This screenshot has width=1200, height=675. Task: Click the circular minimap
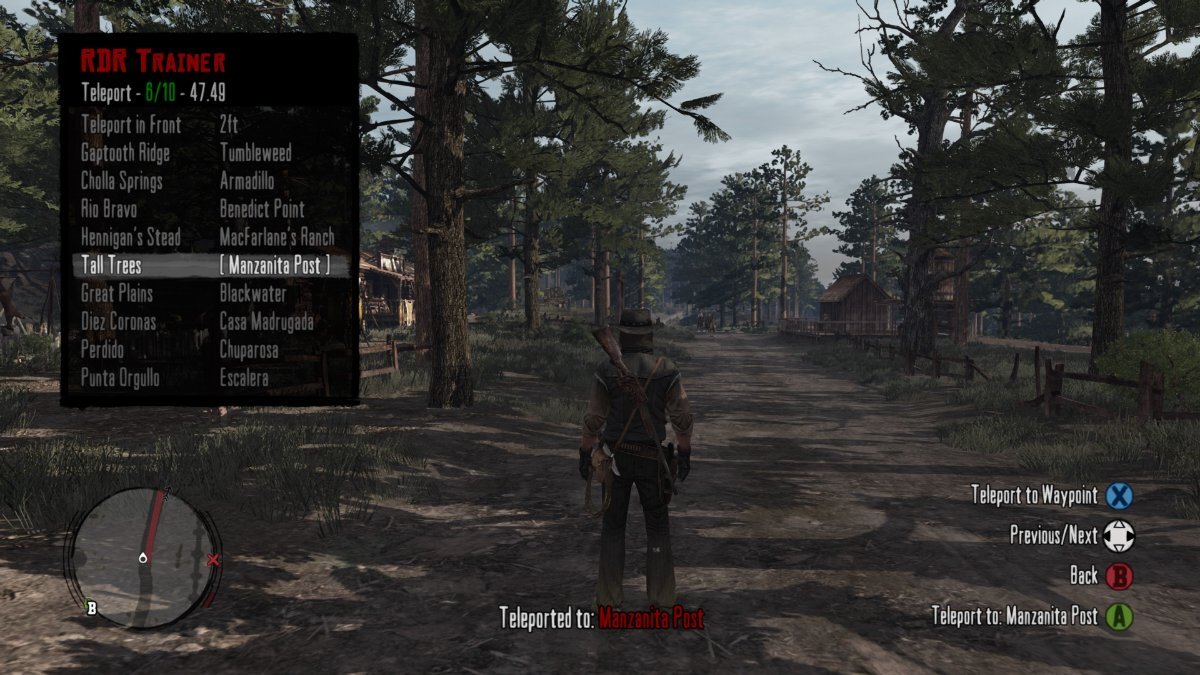pyautogui.click(x=143, y=557)
